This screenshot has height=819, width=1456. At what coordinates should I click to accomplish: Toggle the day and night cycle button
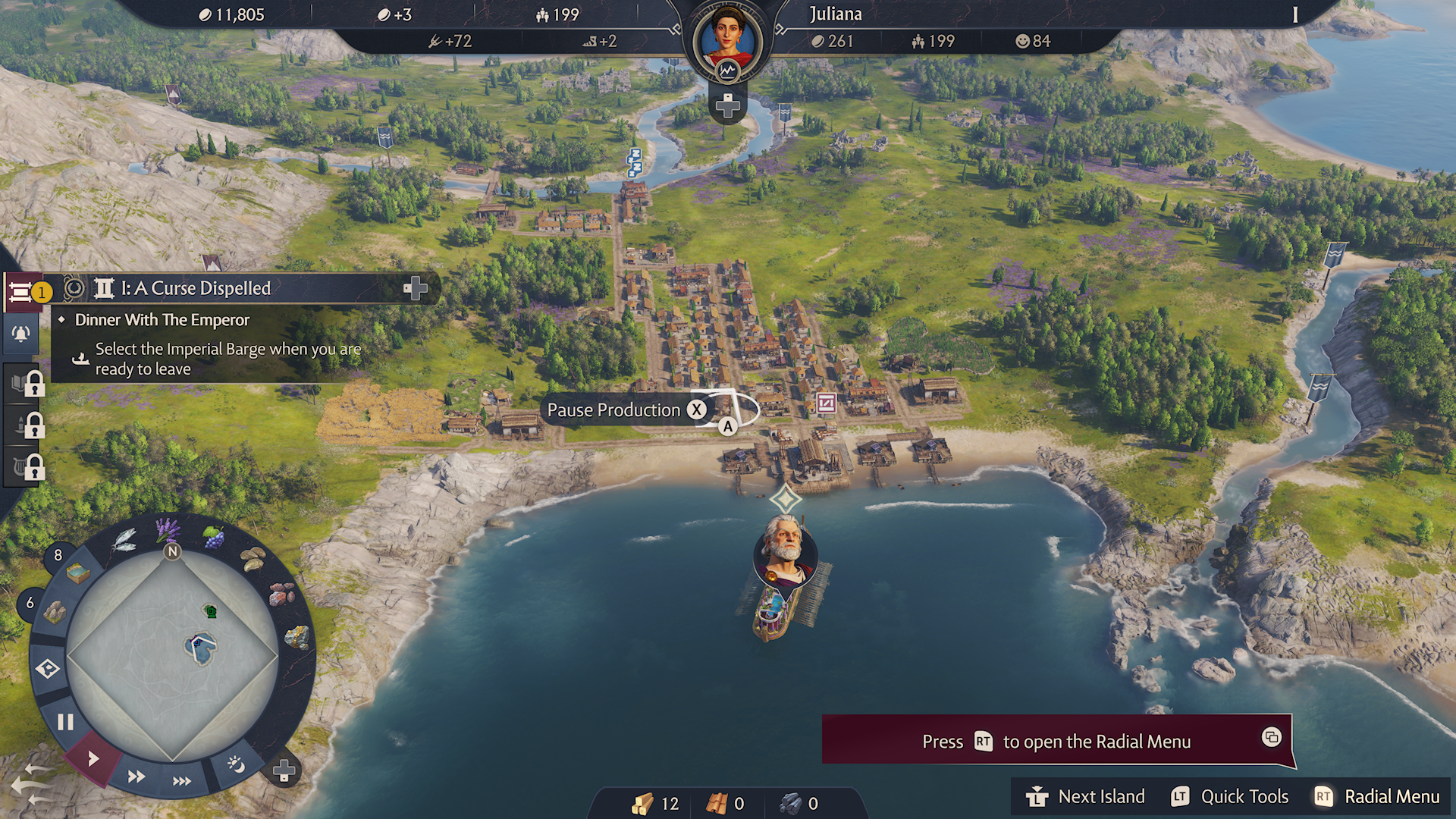[236, 764]
